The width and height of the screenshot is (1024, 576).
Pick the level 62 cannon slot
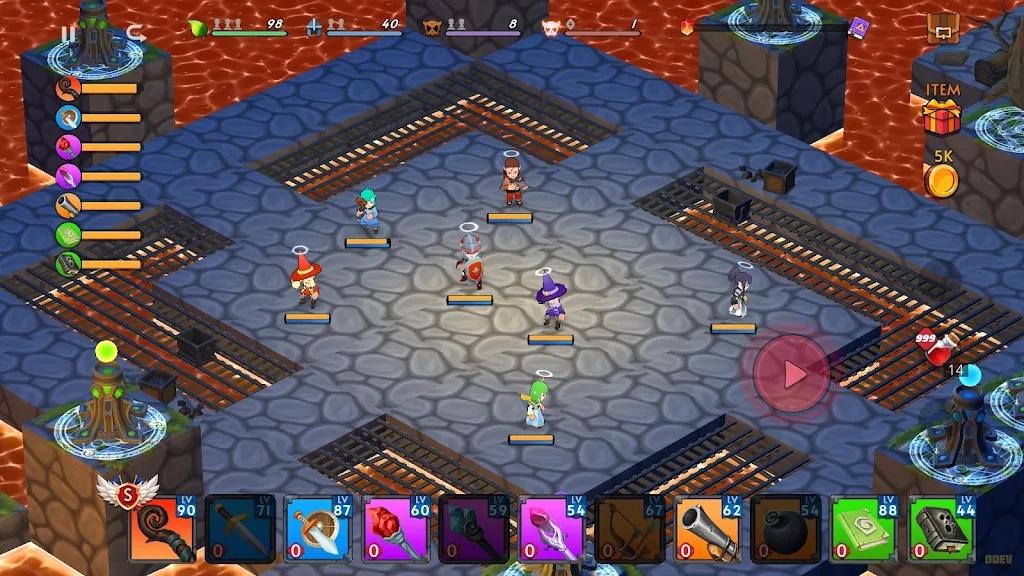coord(709,529)
